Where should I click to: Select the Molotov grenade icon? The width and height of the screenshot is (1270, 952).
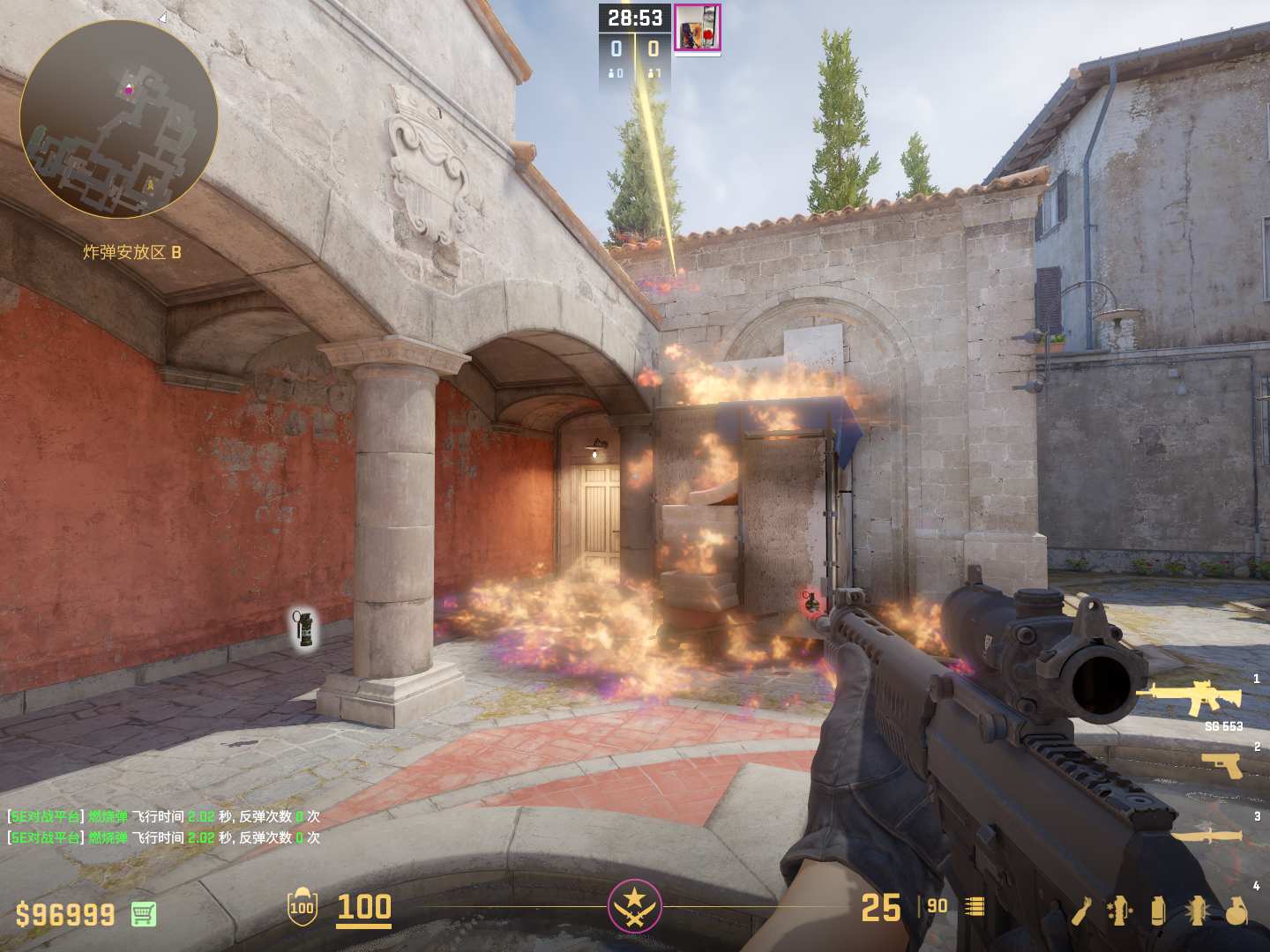1083,911
